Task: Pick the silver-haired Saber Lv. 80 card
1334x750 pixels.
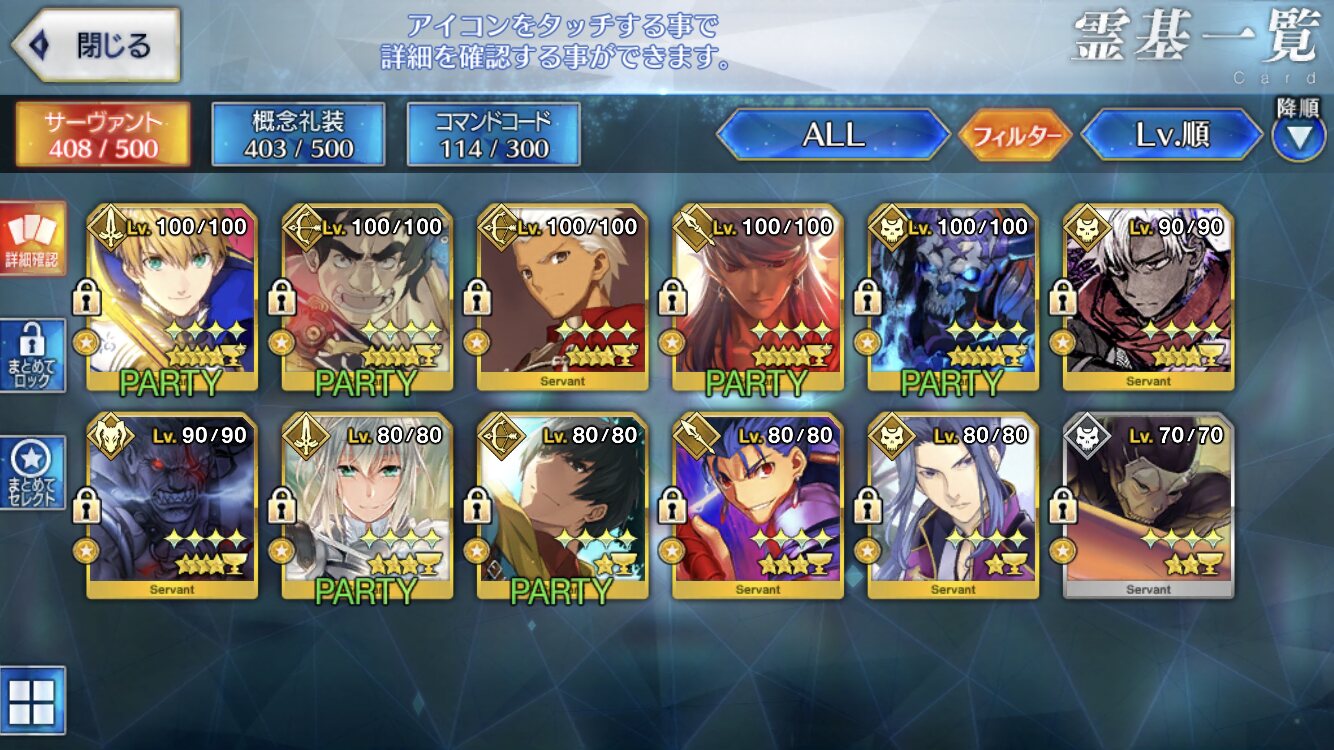Action: click(x=367, y=505)
